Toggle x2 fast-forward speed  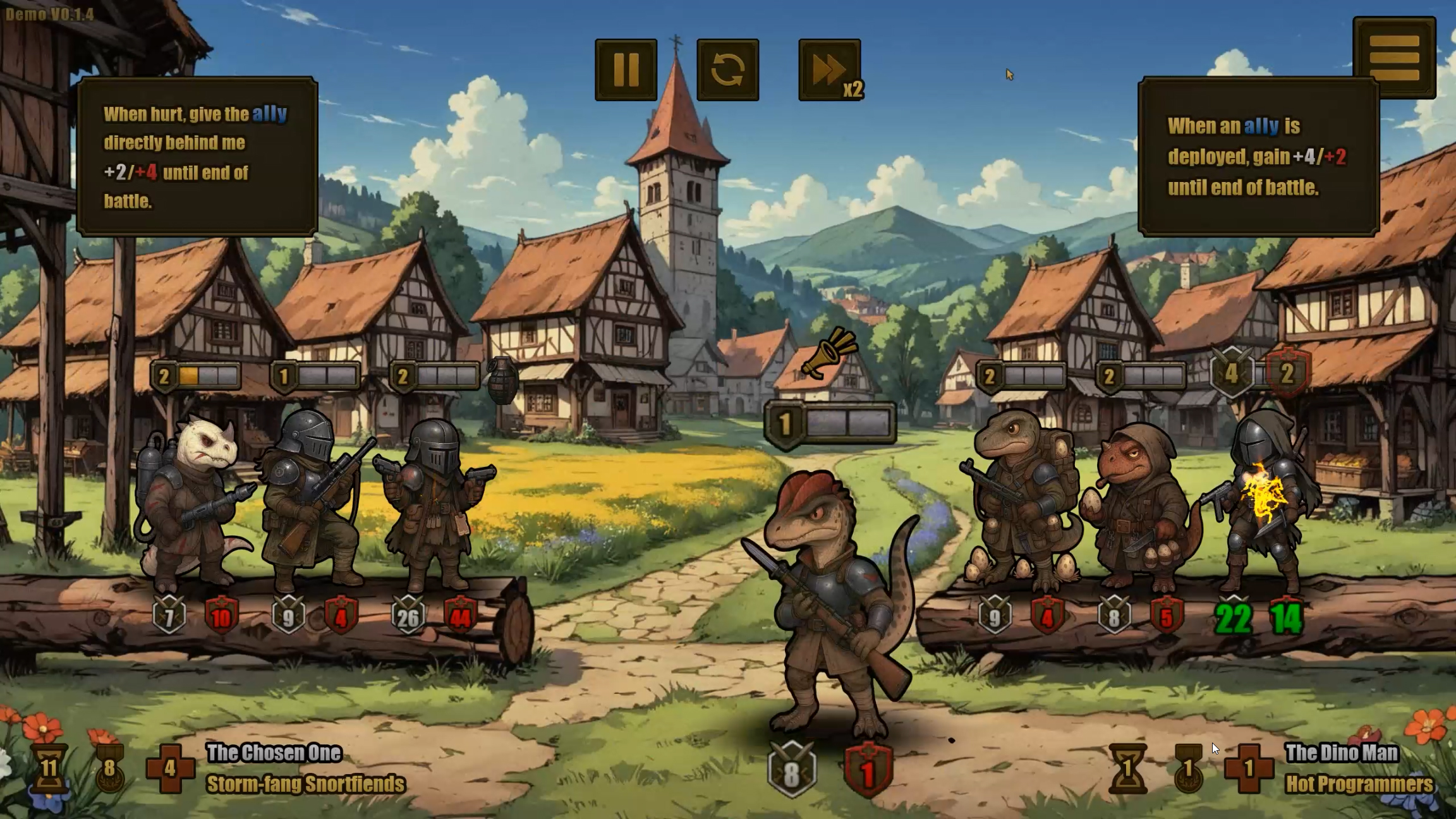tap(830, 70)
